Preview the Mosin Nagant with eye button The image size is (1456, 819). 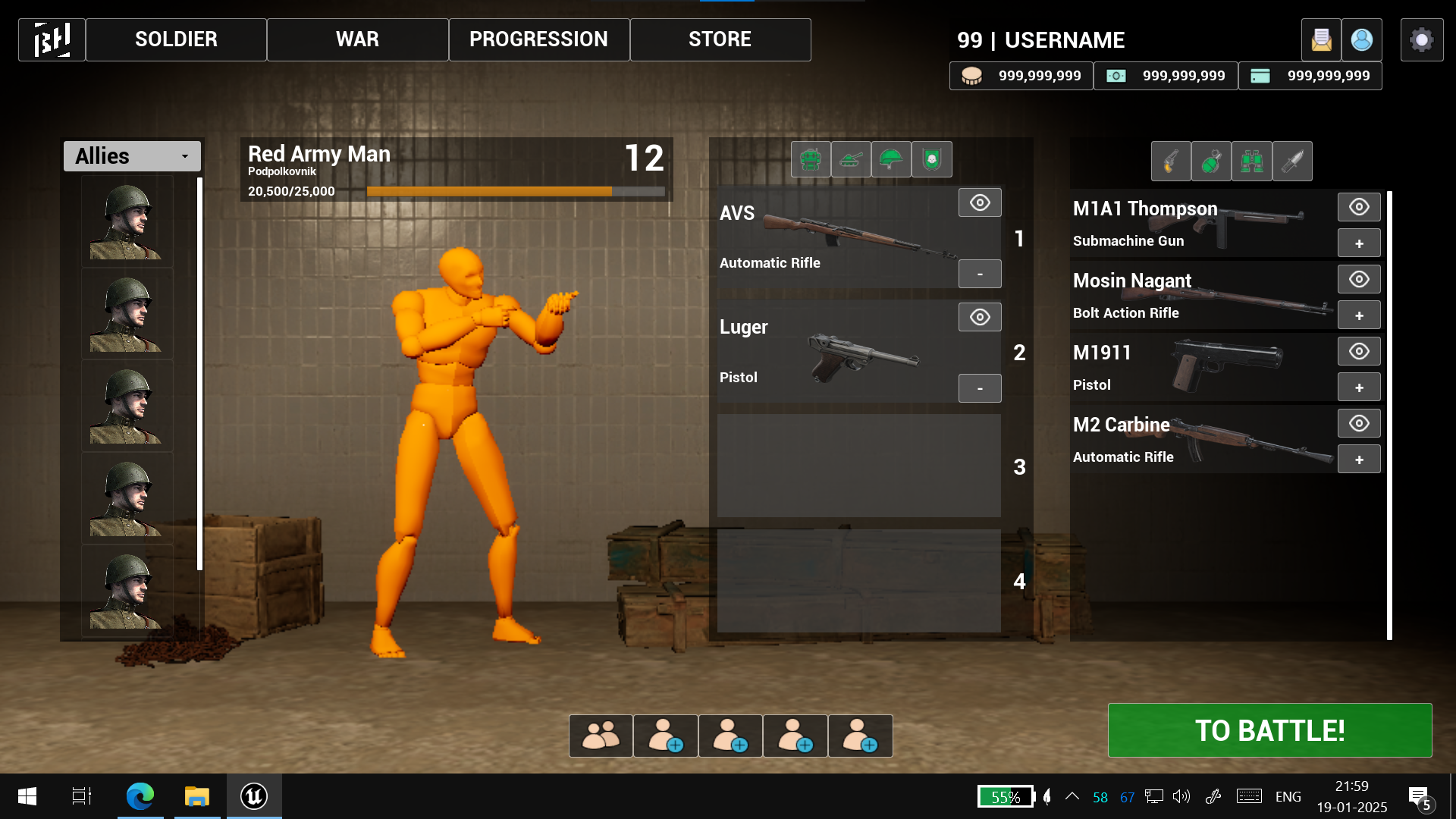point(1359,279)
